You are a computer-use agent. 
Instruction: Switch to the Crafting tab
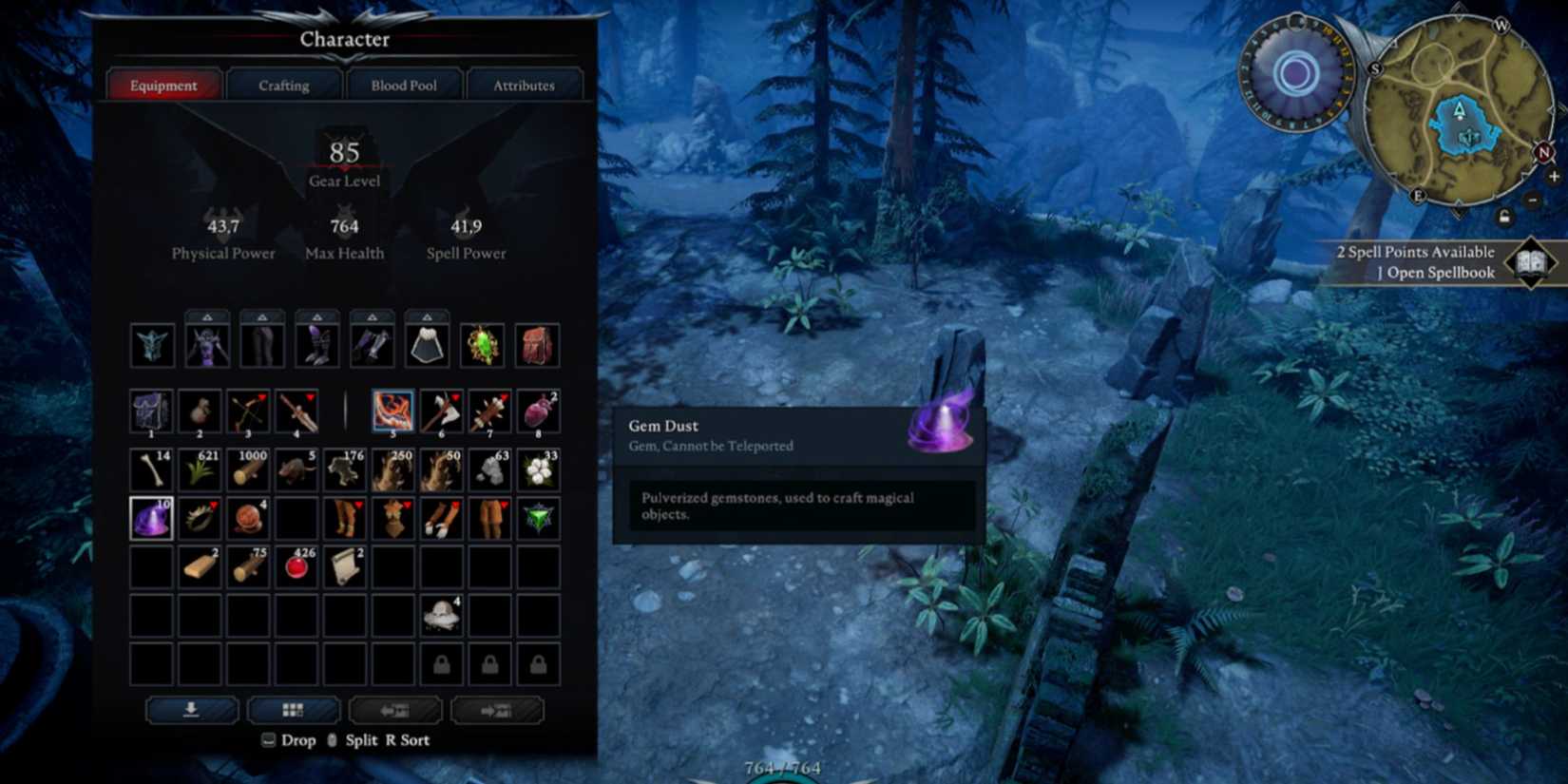282,85
